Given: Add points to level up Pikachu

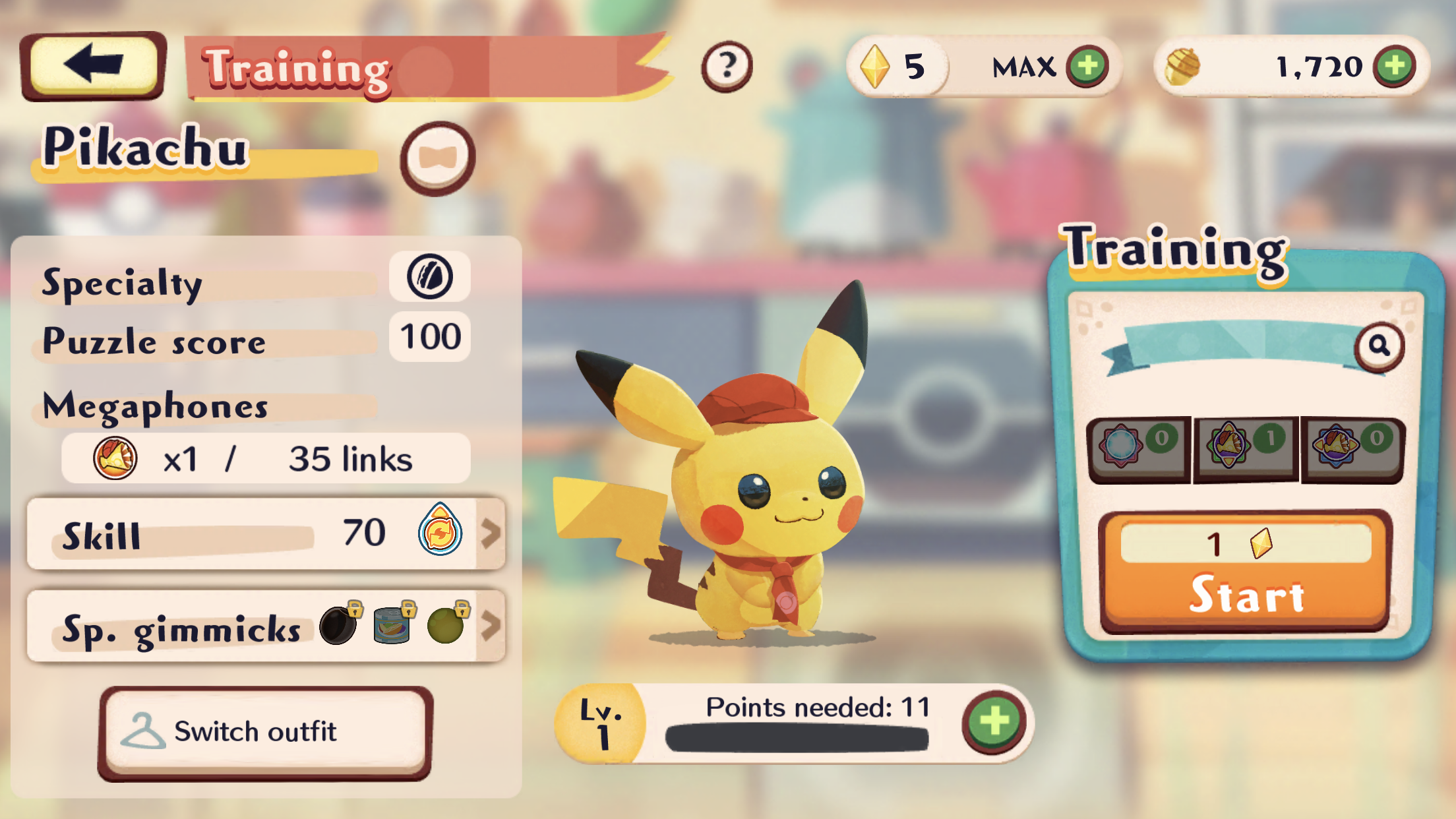Looking at the screenshot, I should coord(994,722).
